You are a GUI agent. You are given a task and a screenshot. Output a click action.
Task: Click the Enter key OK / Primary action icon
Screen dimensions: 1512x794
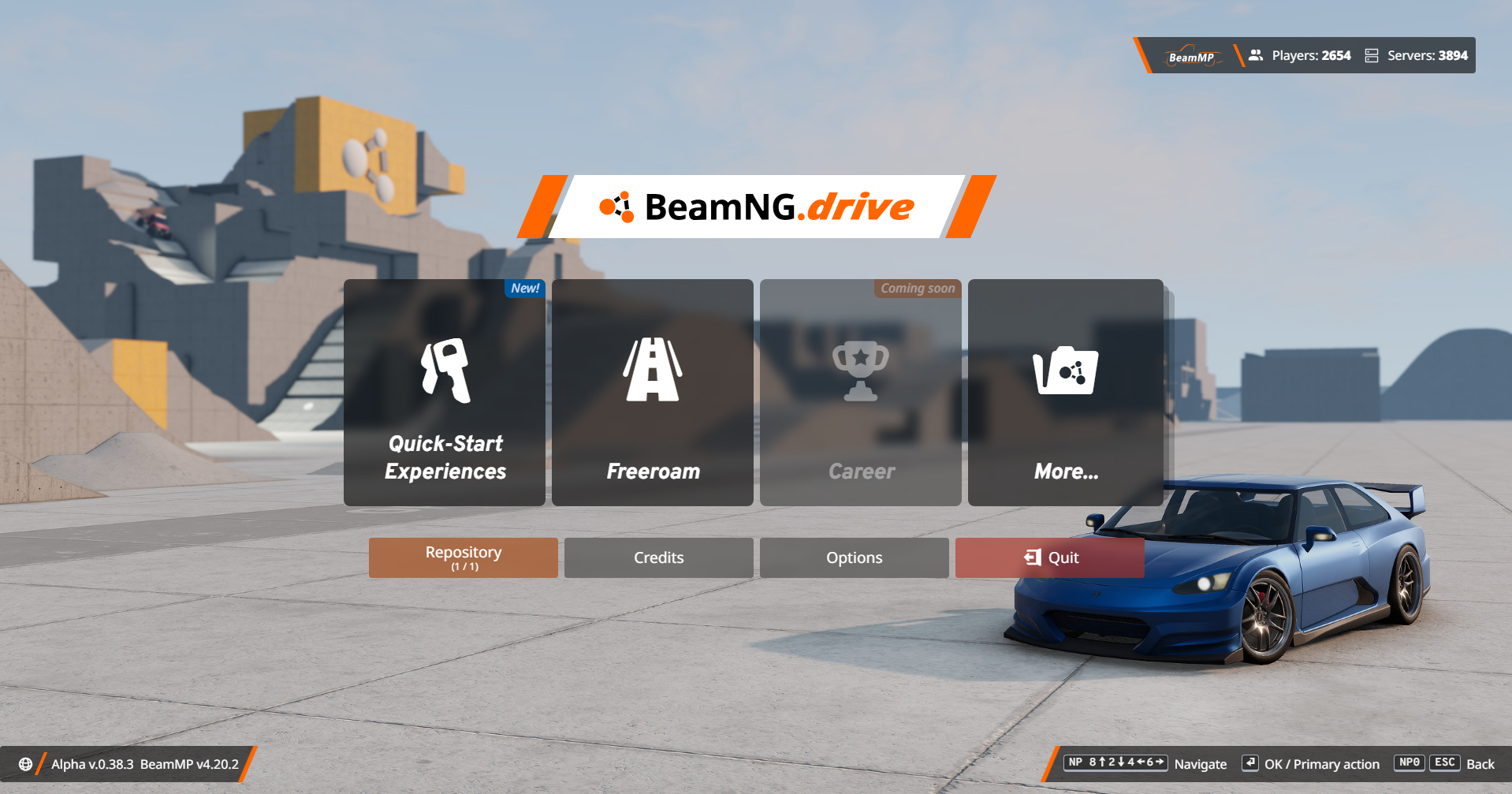(1251, 763)
